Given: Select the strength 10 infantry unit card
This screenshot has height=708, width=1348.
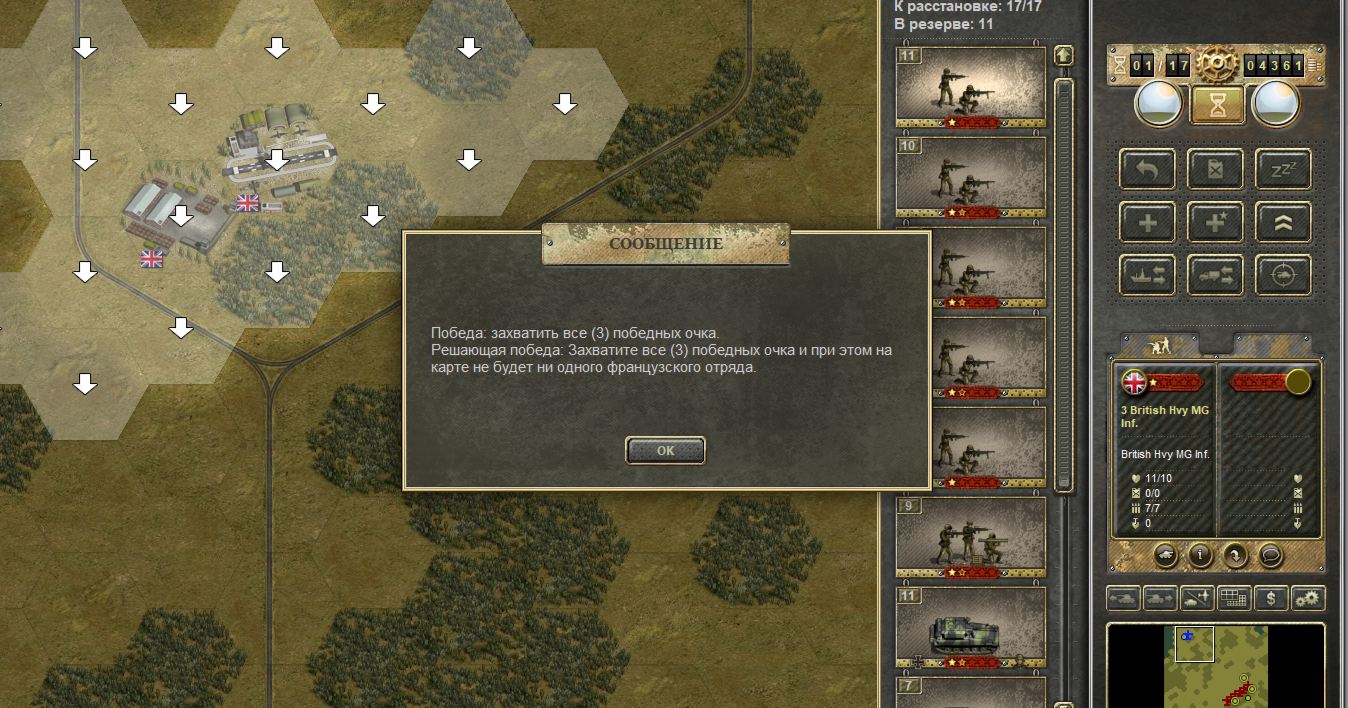Looking at the screenshot, I should tap(970, 176).
